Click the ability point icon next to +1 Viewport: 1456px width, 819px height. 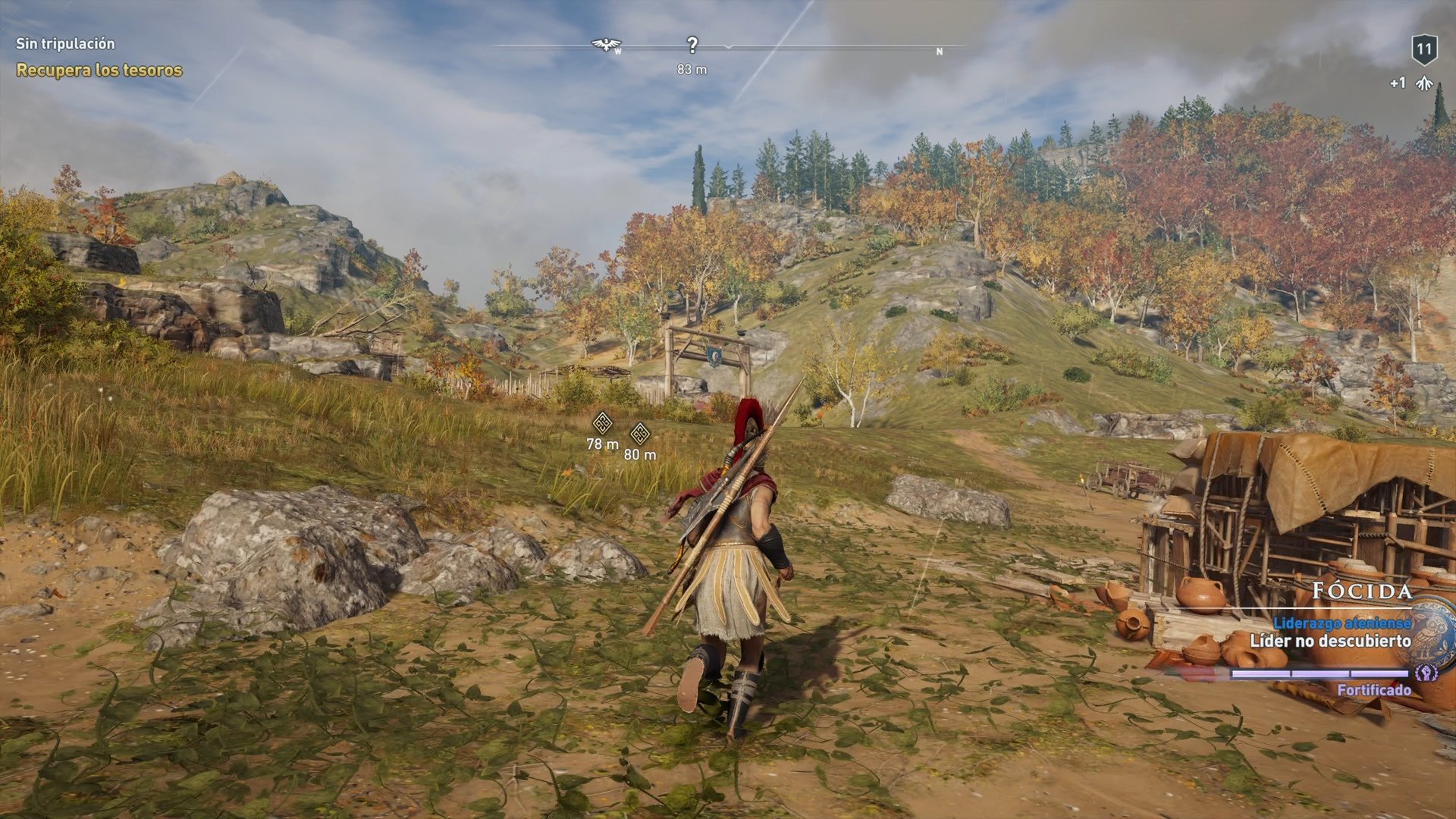pos(1425,83)
